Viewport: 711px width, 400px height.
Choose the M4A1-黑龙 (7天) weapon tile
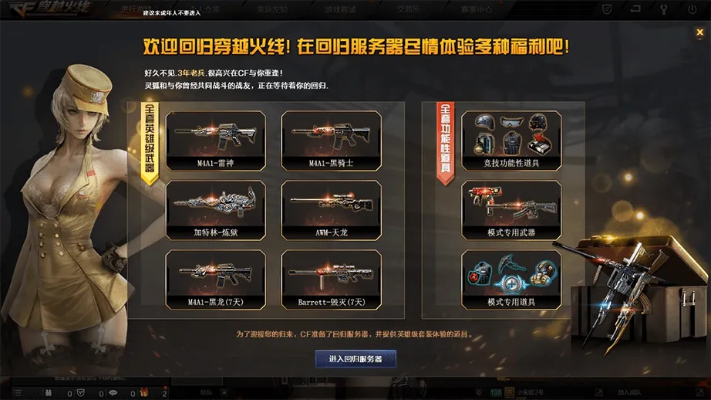(215, 279)
